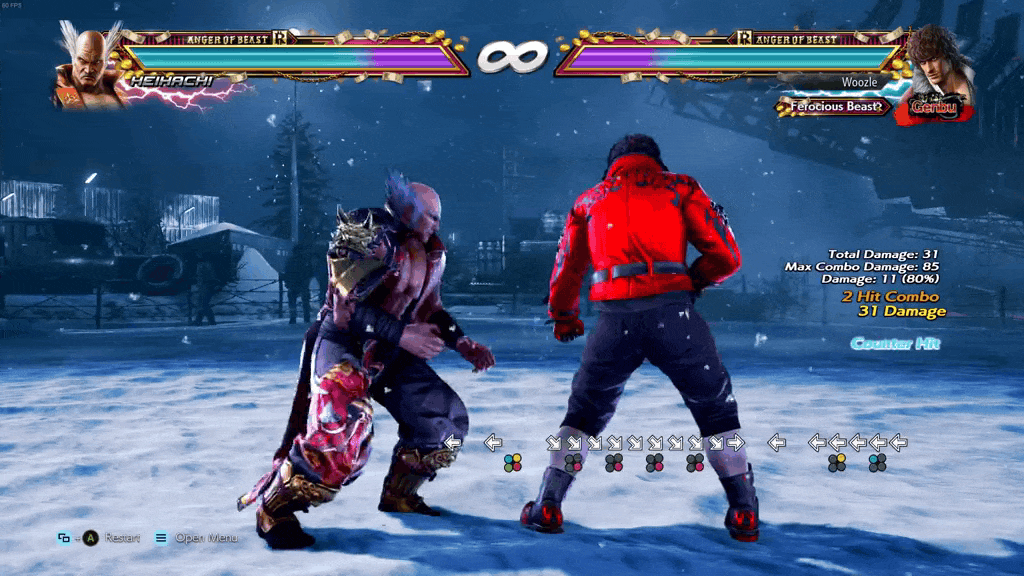
Task: Click Heihachi's character portrait
Action: (89, 68)
